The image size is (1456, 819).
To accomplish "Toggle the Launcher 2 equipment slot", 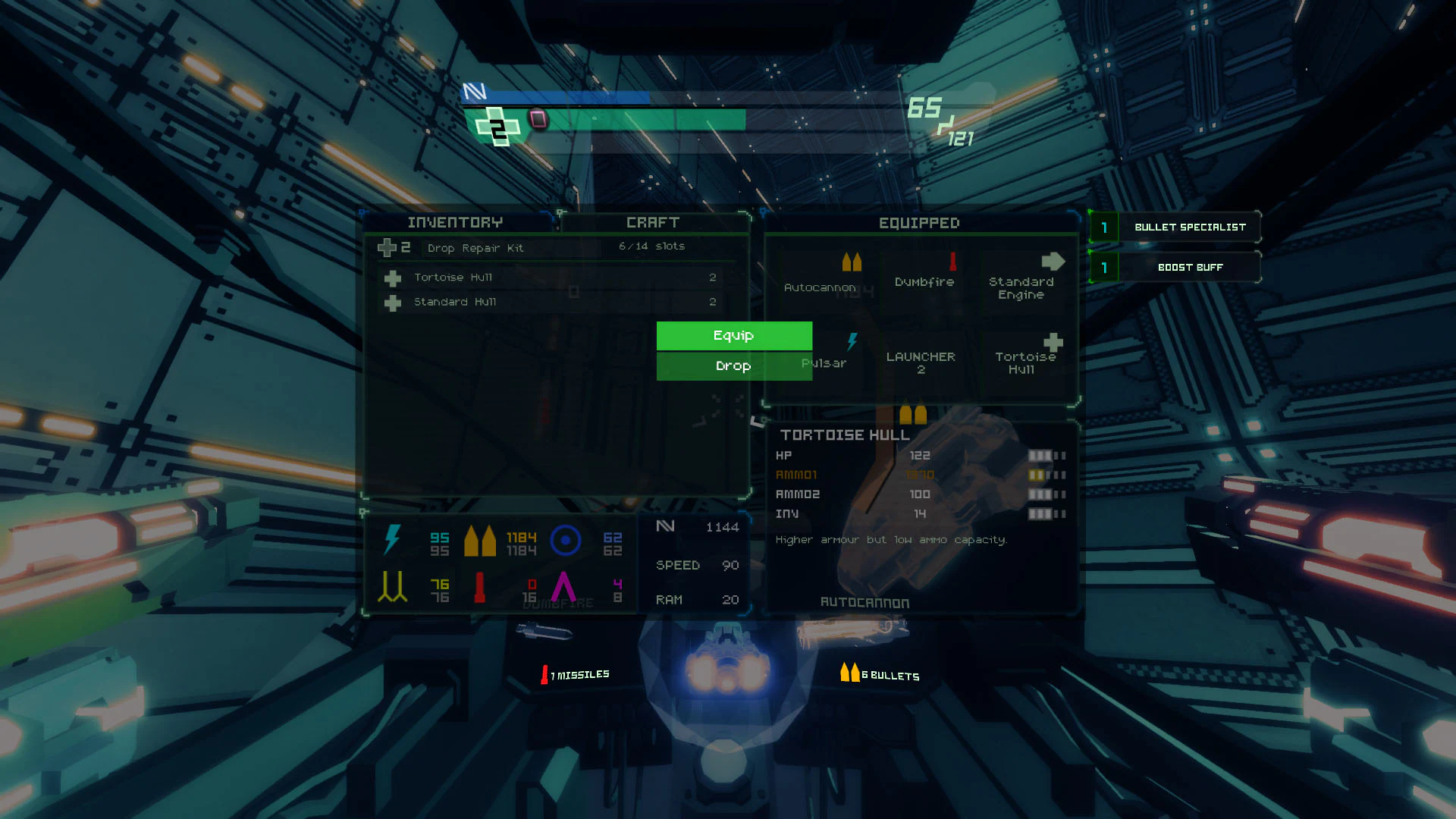I will click(921, 362).
